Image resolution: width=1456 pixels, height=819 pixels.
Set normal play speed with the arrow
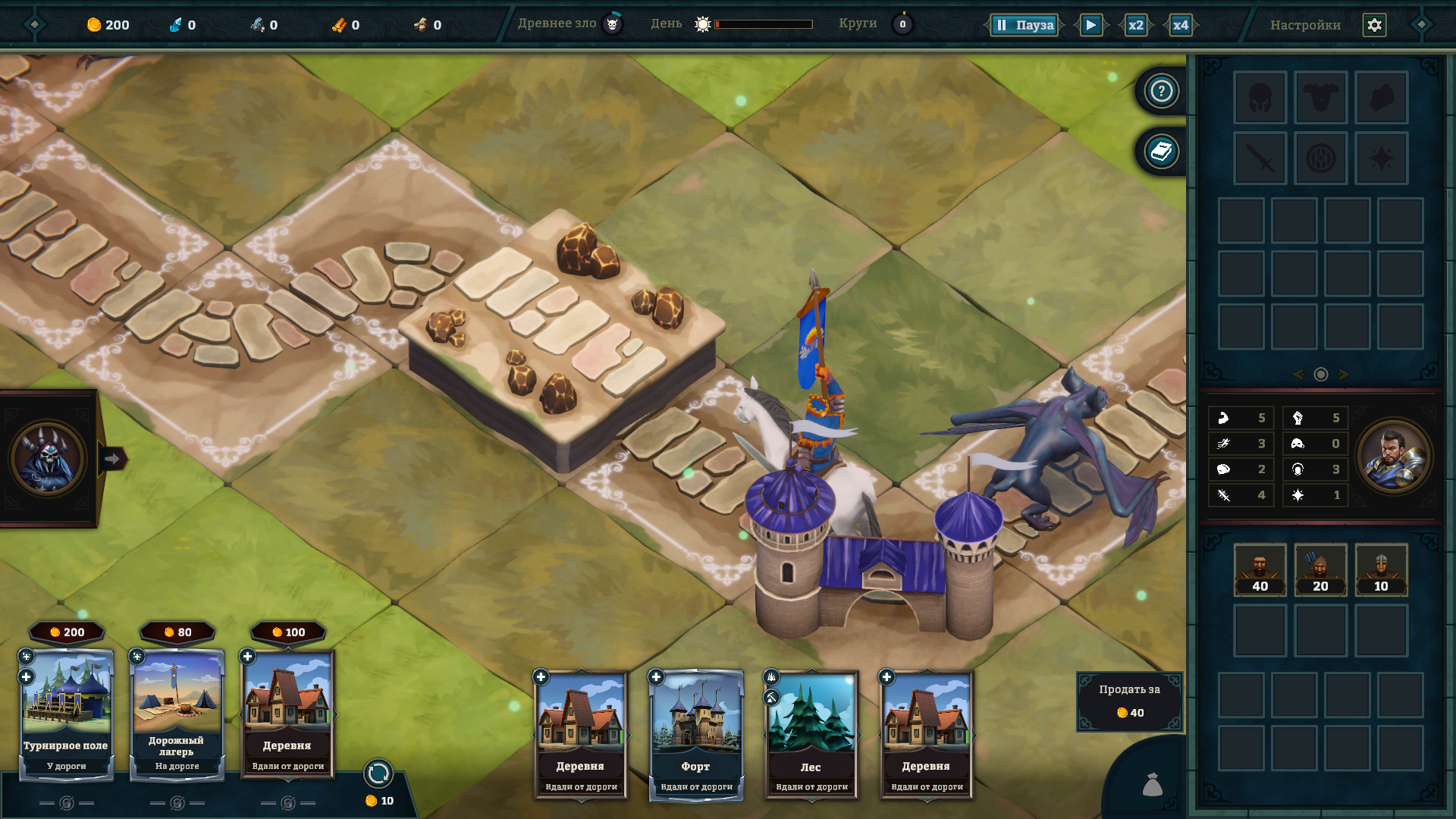pyautogui.click(x=1090, y=25)
